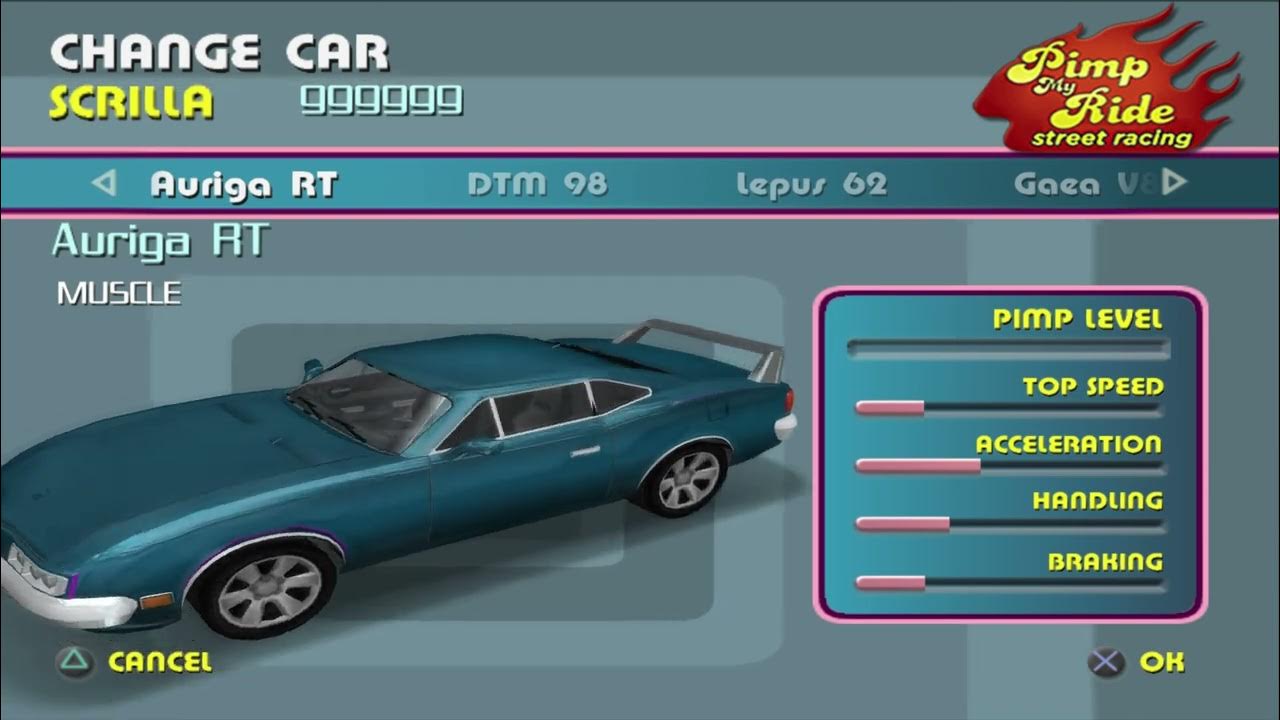Select the Gaea V8 car entry
This screenshot has height=720, width=1280.
point(1085,183)
